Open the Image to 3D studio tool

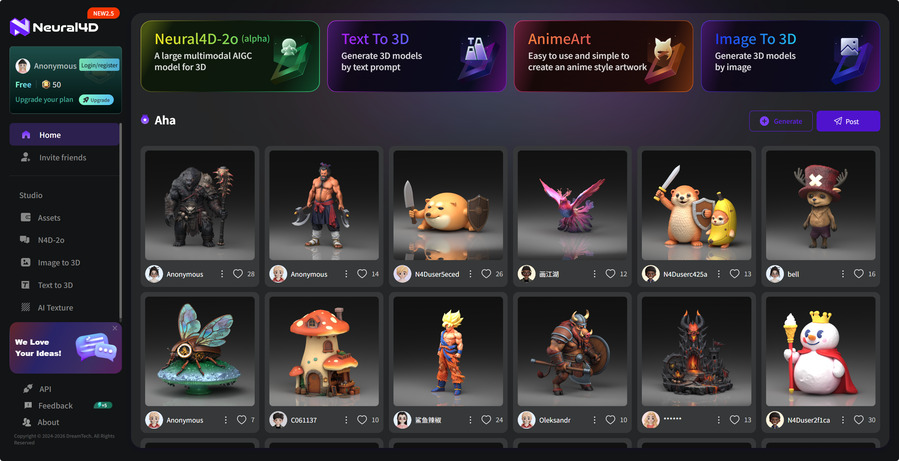(x=58, y=263)
